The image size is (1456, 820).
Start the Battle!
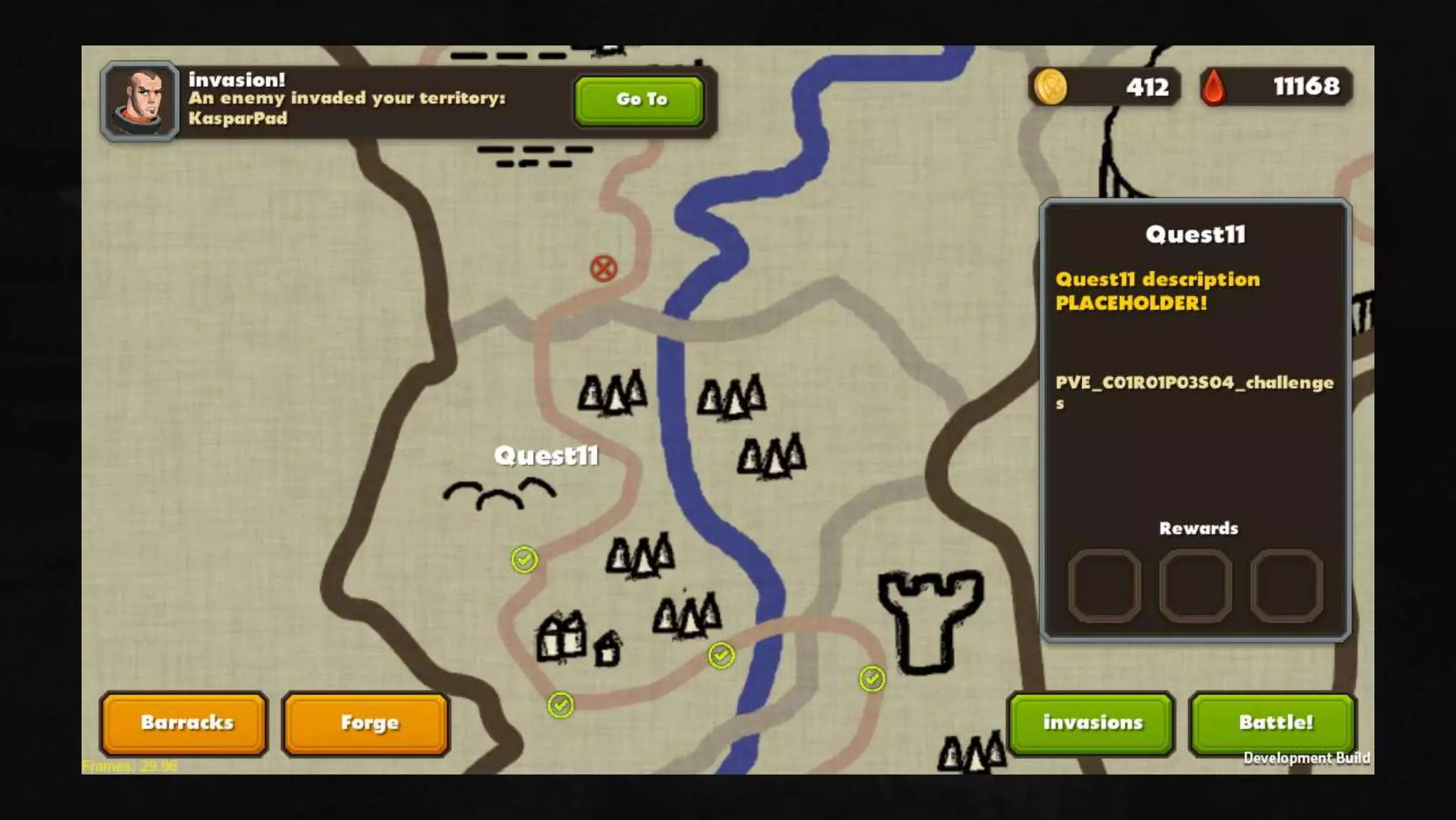pyautogui.click(x=1274, y=723)
